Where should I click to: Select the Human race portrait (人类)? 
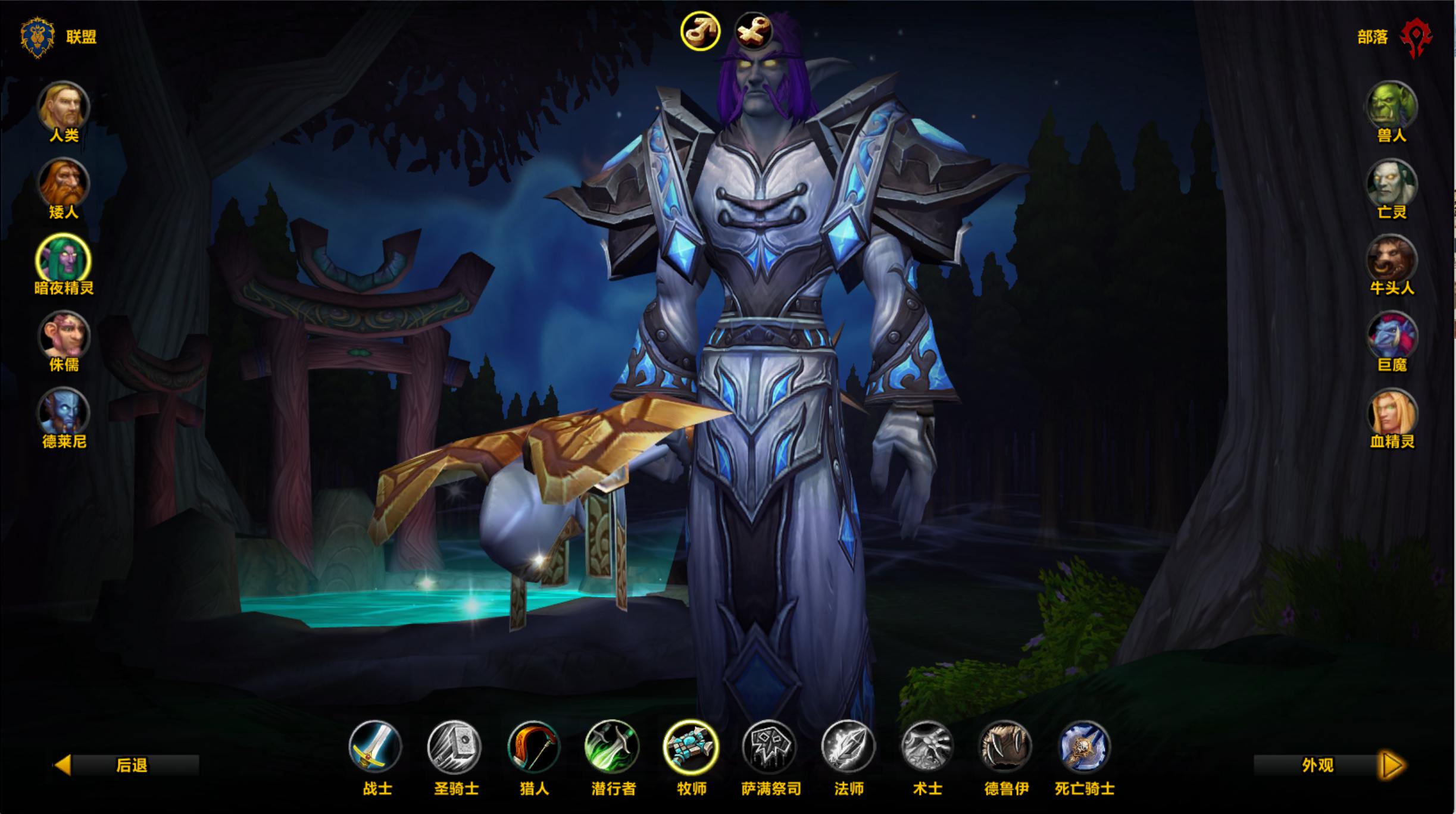(x=64, y=107)
